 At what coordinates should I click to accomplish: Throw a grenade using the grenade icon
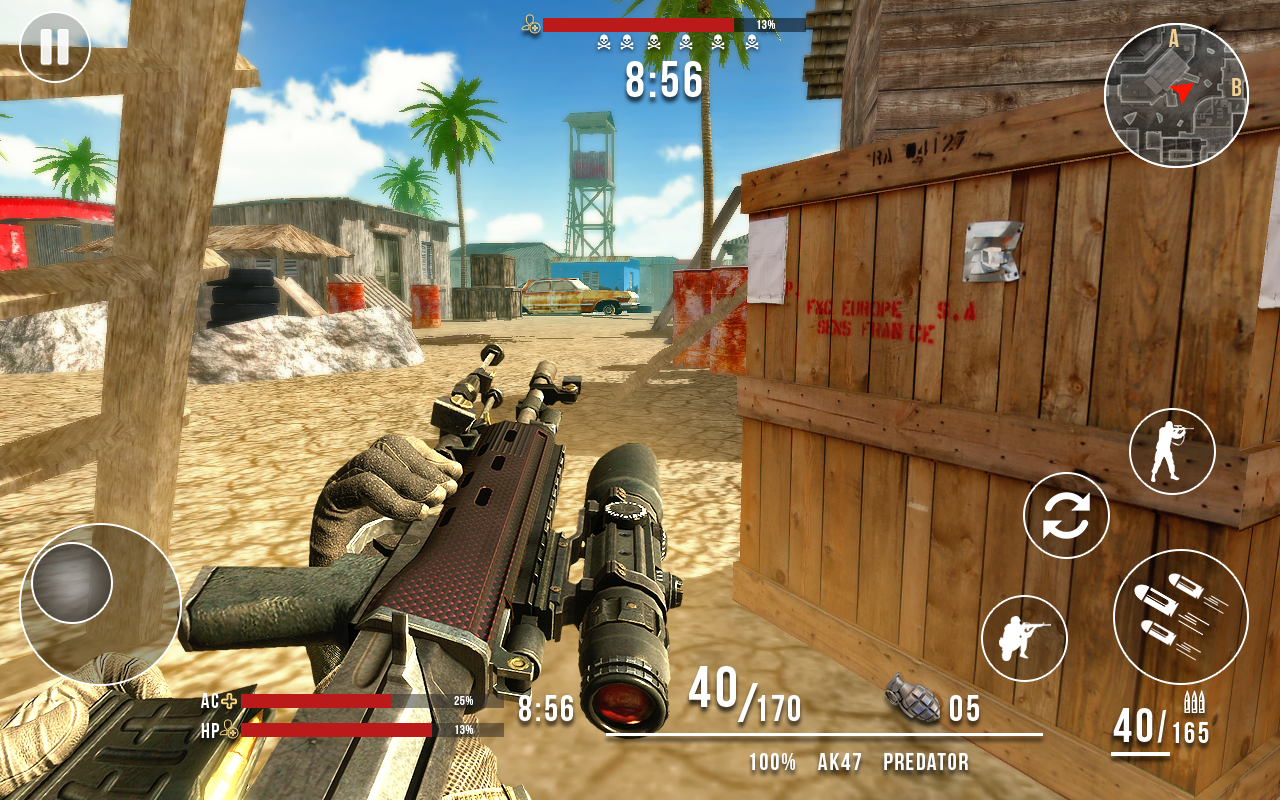coord(912,700)
